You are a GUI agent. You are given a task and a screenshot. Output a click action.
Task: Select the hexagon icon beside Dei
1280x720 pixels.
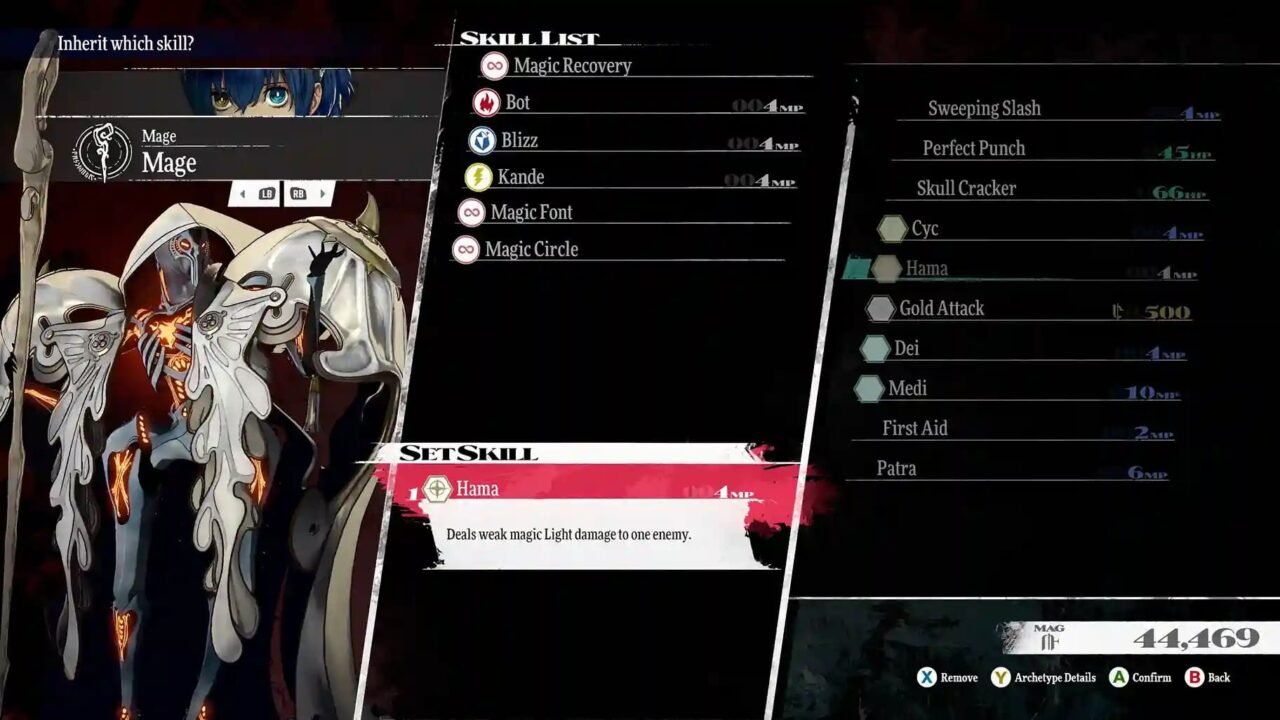point(874,348)
